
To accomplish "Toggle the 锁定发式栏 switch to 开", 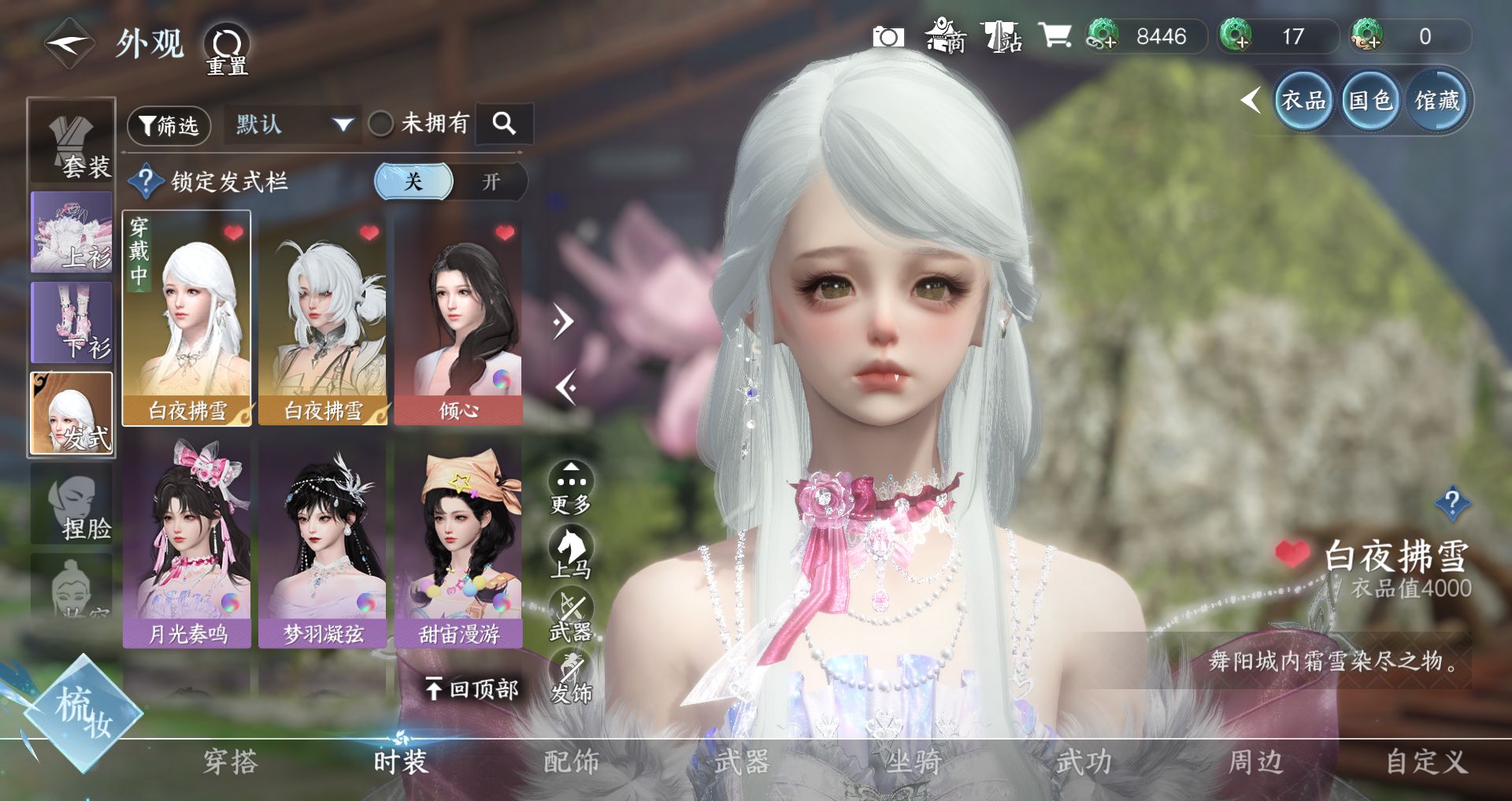I will (x=490, y=182).
